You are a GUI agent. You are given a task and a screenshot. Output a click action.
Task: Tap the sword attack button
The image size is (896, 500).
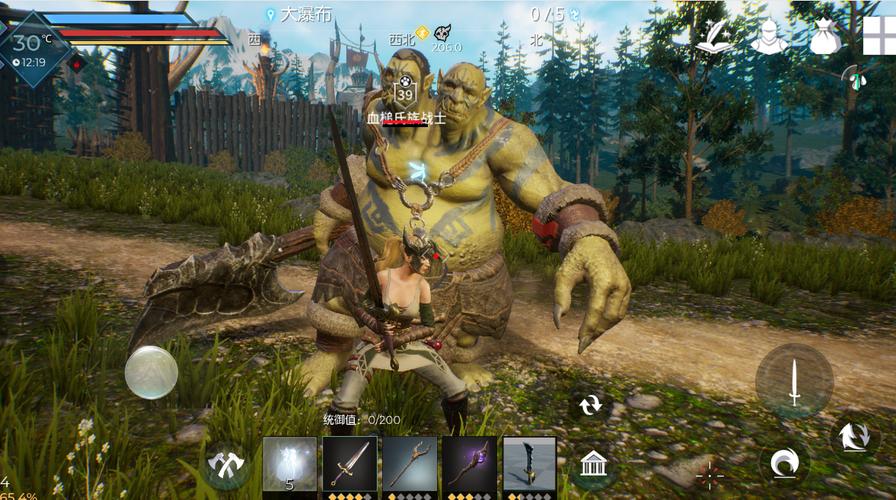tap(794, 381)
